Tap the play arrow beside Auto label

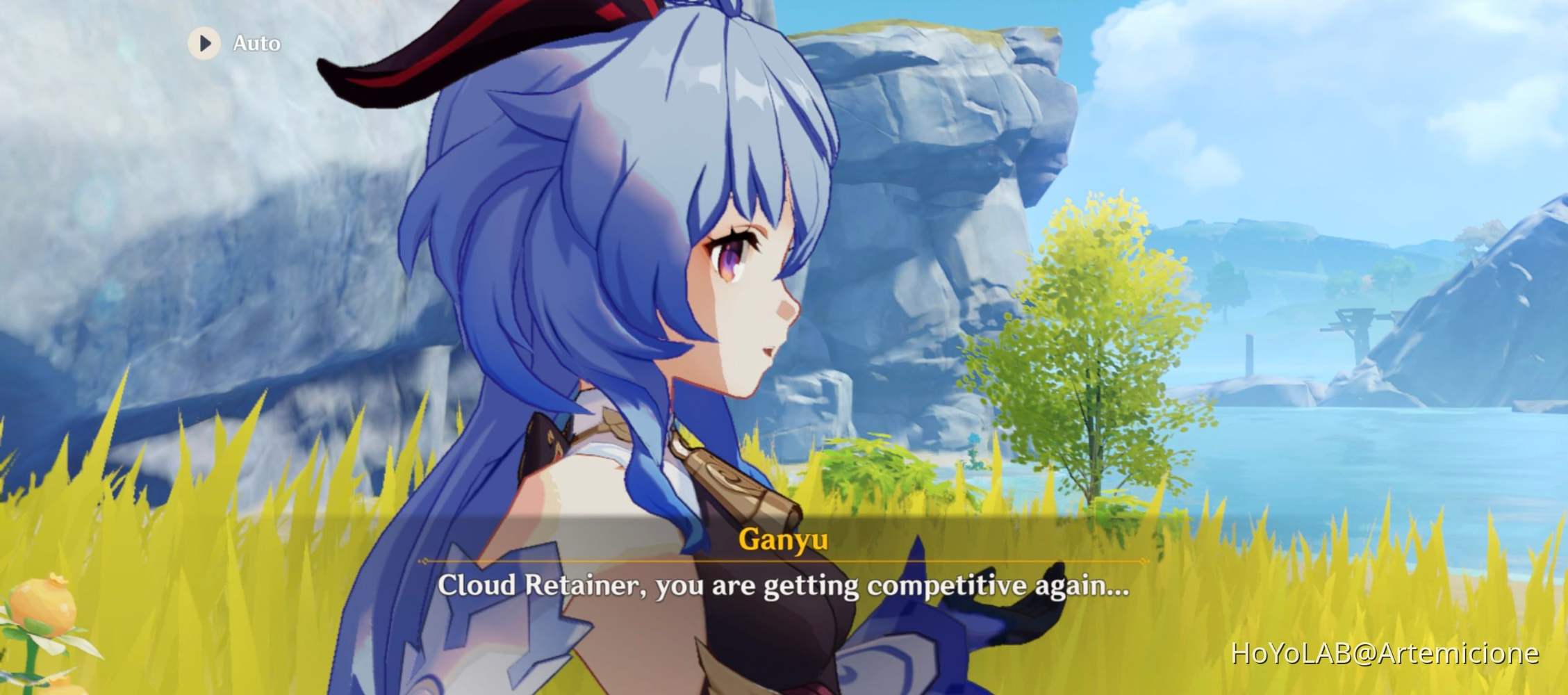point(204,44)
